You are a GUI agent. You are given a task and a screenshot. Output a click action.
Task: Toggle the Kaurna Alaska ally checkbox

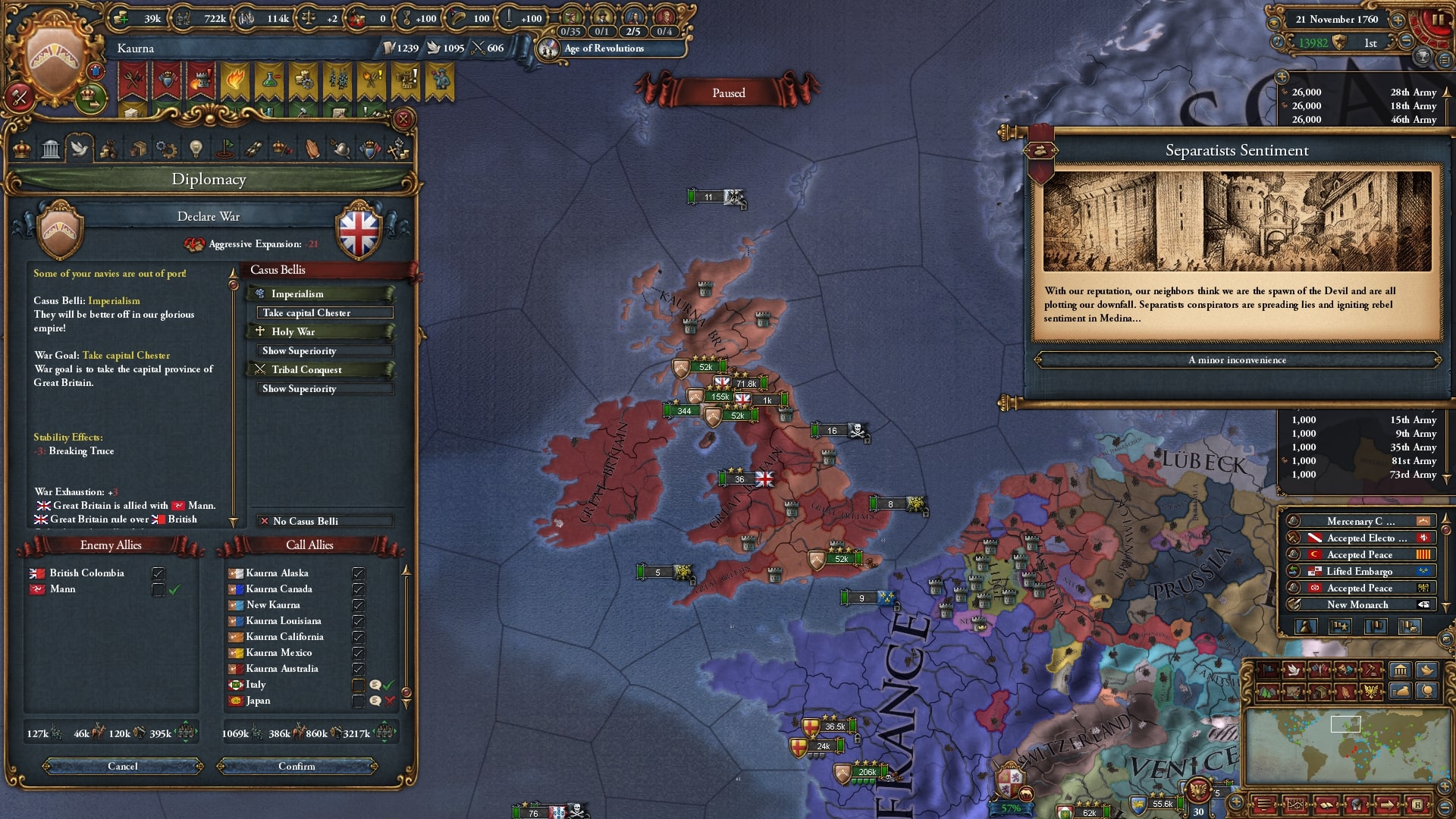(x=358, y=574)
